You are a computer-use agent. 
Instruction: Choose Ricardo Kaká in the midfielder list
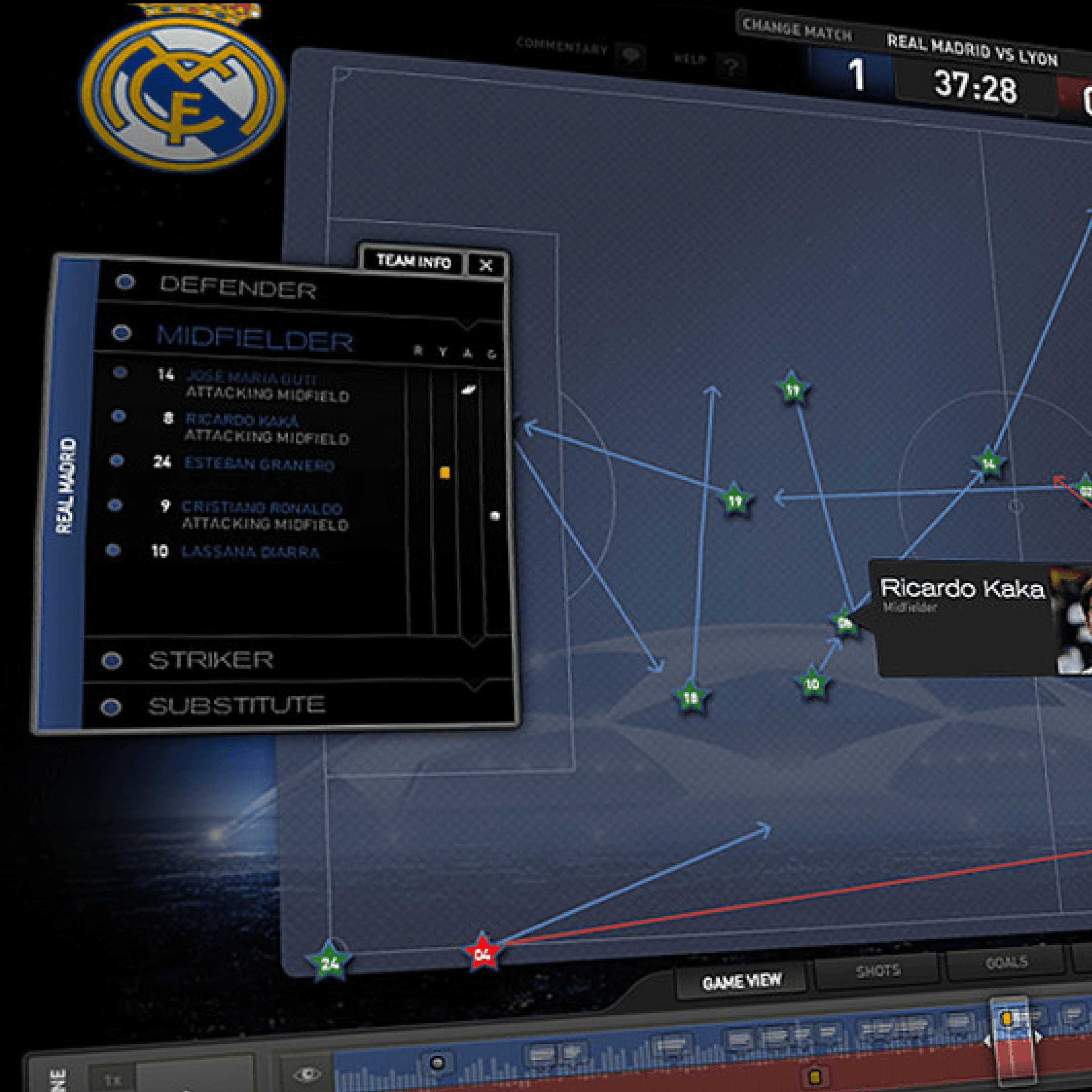point(242,420)
